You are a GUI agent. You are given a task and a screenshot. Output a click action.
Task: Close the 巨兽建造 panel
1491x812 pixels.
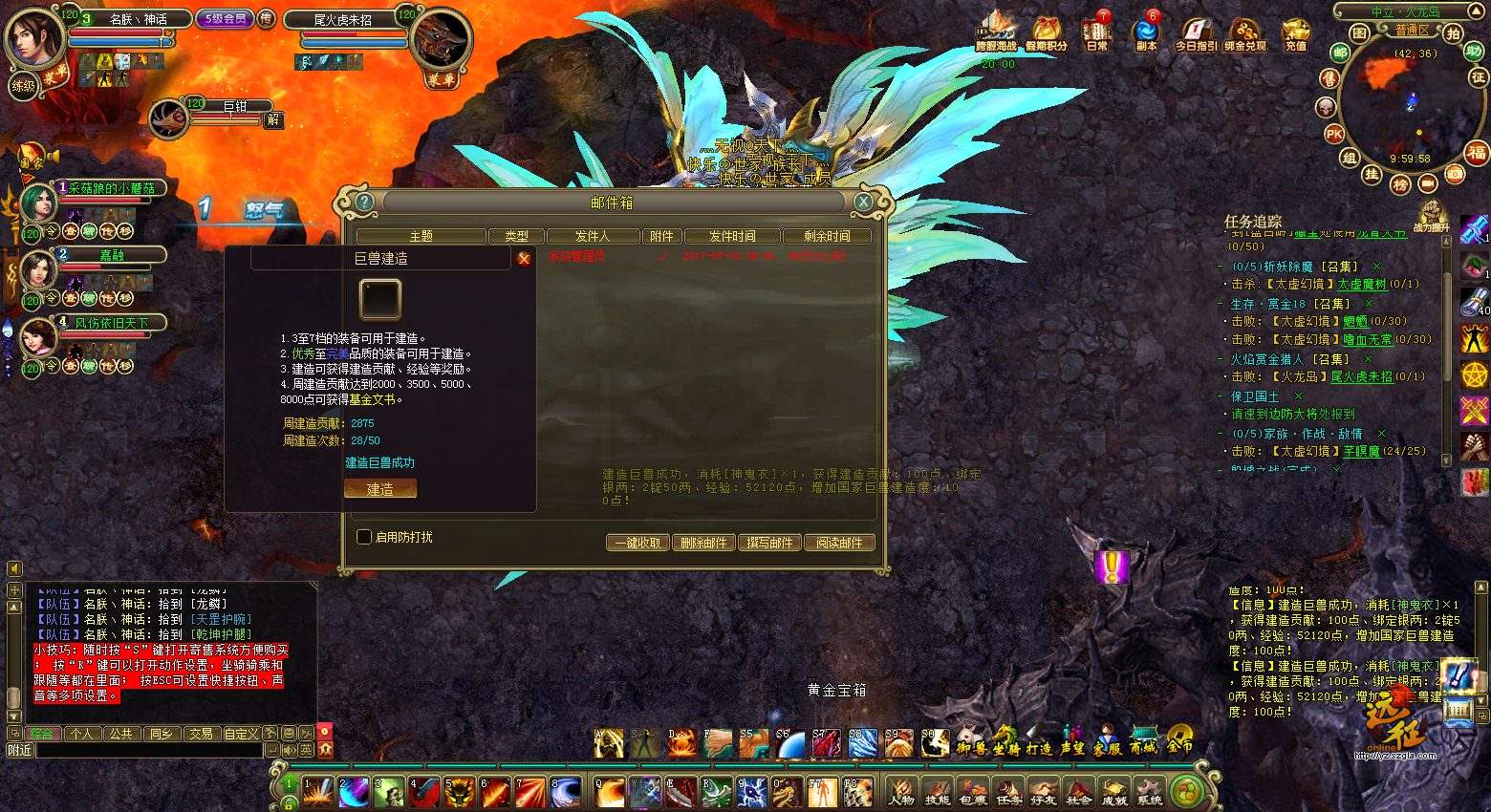coord(524,258)
